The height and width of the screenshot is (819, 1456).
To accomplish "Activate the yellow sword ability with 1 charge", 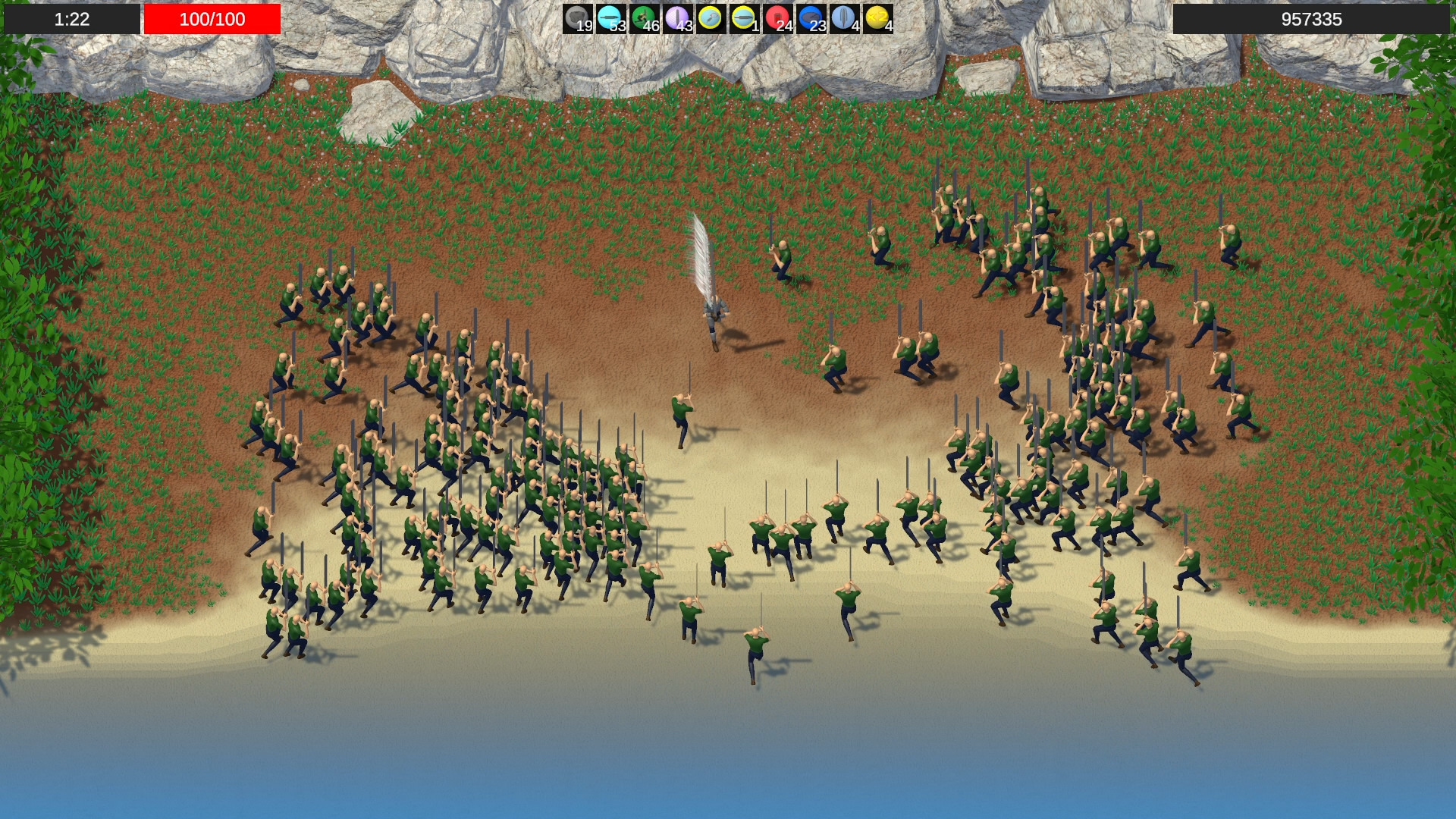I will pyautogui.click(x=741, y=17).
